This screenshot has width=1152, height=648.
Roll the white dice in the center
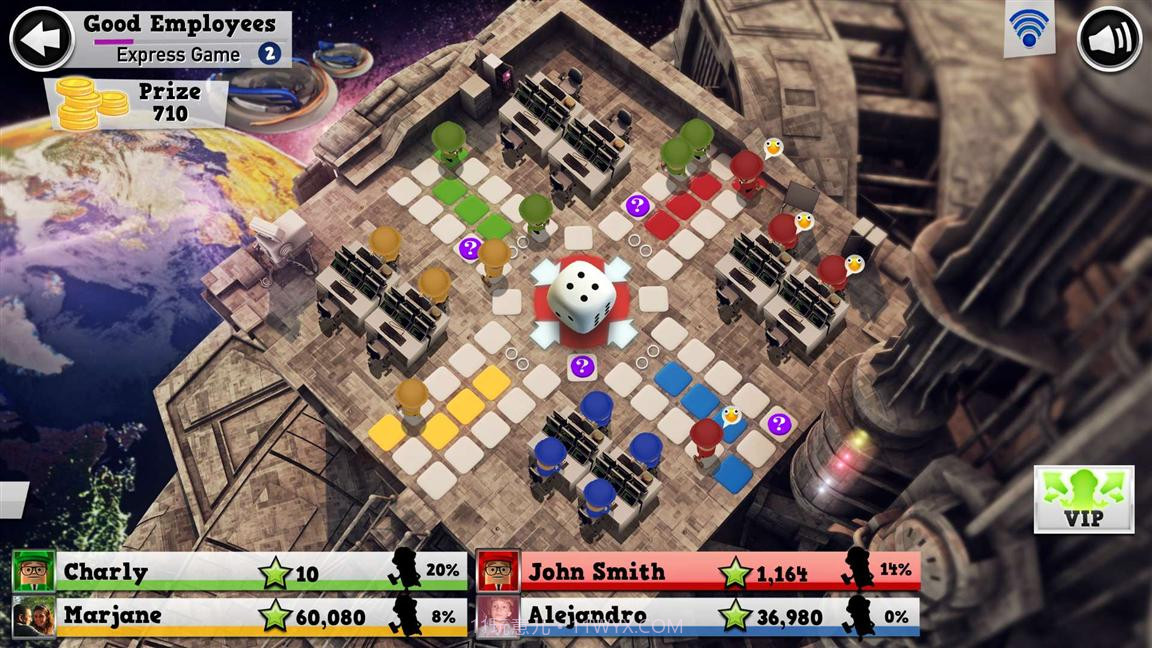click(580, 295)
